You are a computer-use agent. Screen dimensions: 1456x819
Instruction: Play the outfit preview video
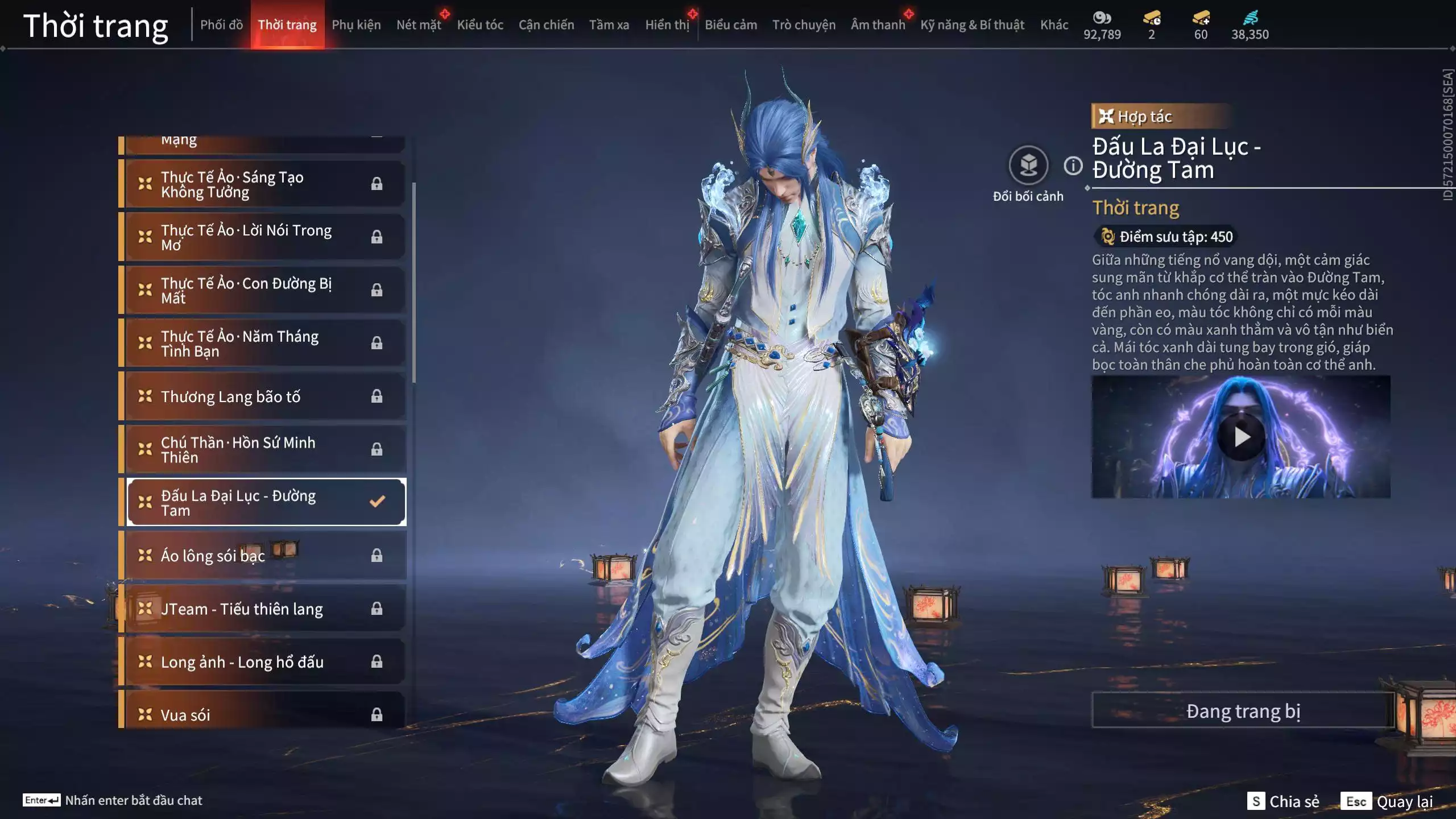1241,437
